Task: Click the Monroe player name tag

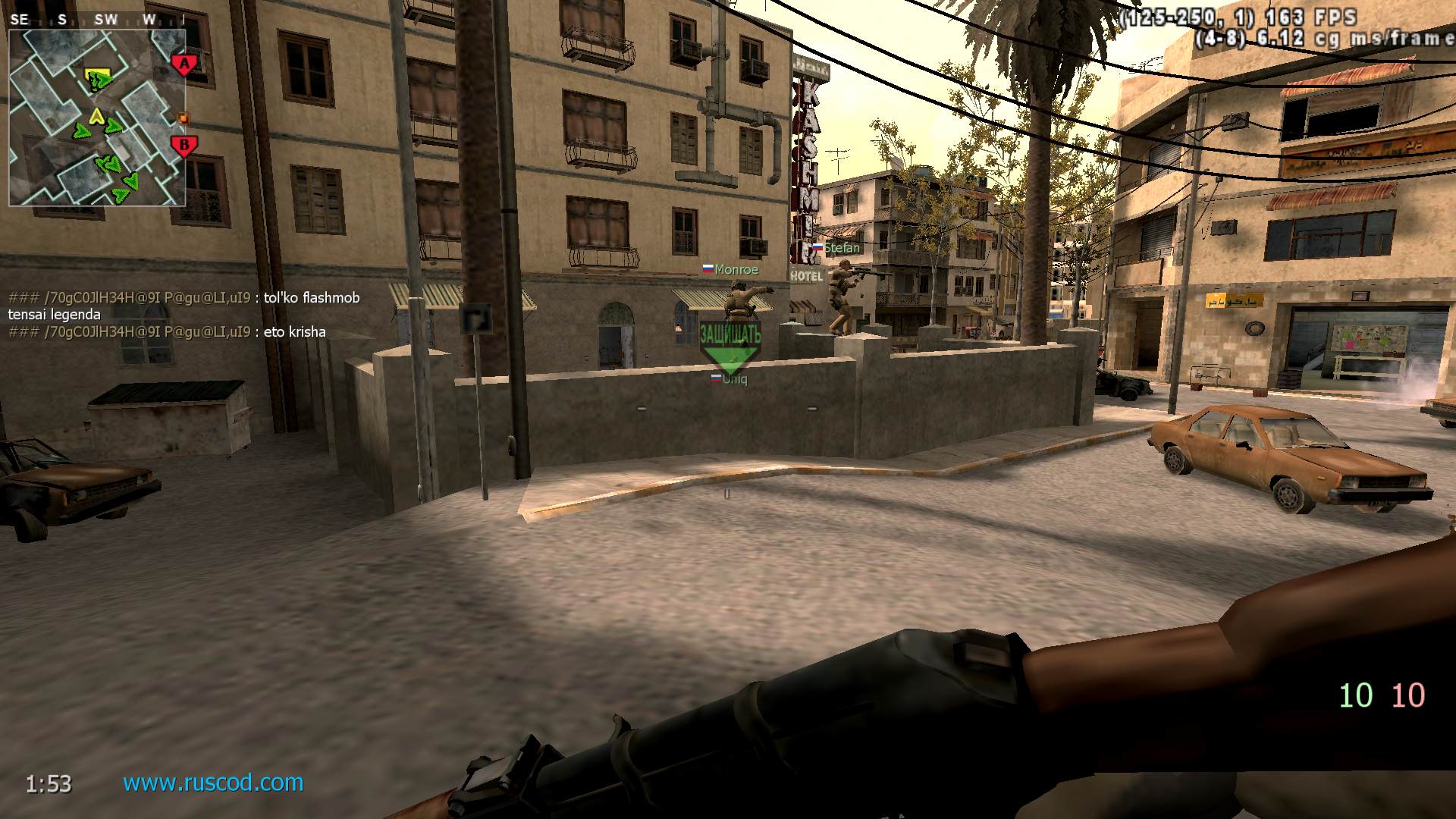Action: tap(730, 269)
